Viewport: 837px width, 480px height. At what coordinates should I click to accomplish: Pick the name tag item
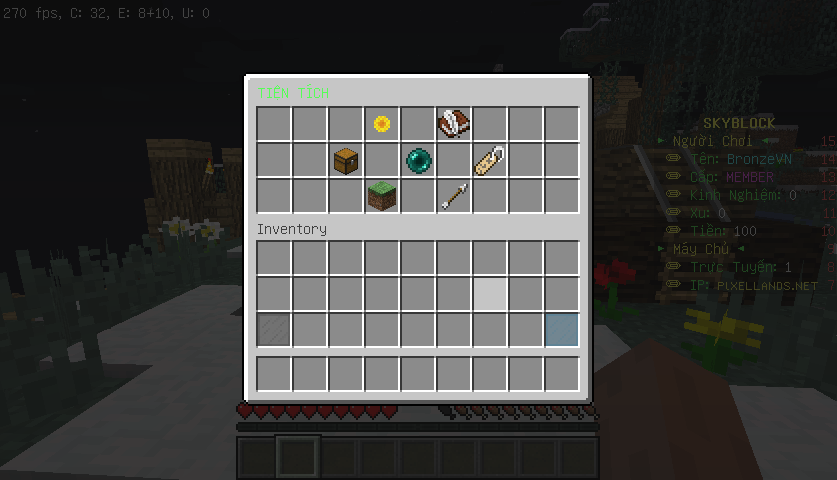pyautogui.click(x=490, y=160)
